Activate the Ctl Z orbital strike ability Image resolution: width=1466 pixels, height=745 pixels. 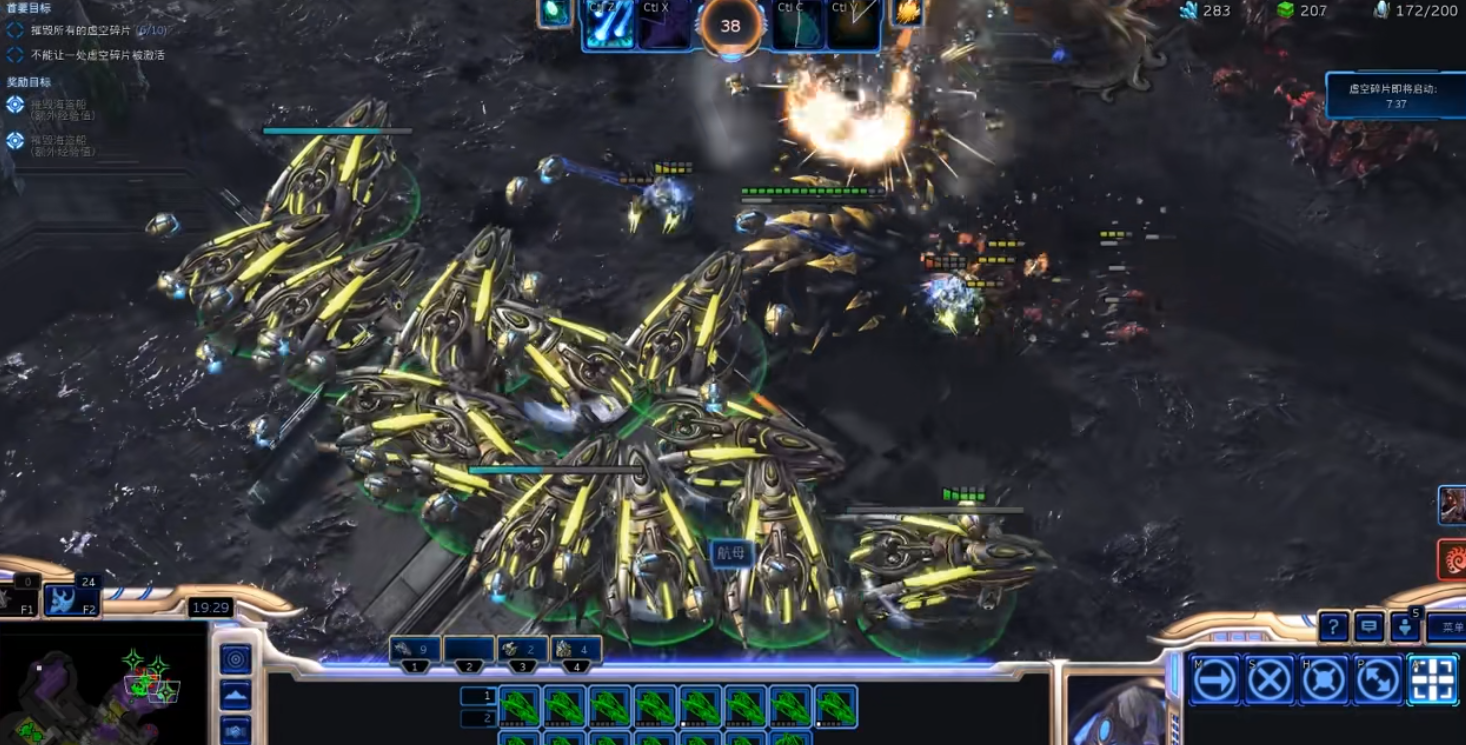609,25
